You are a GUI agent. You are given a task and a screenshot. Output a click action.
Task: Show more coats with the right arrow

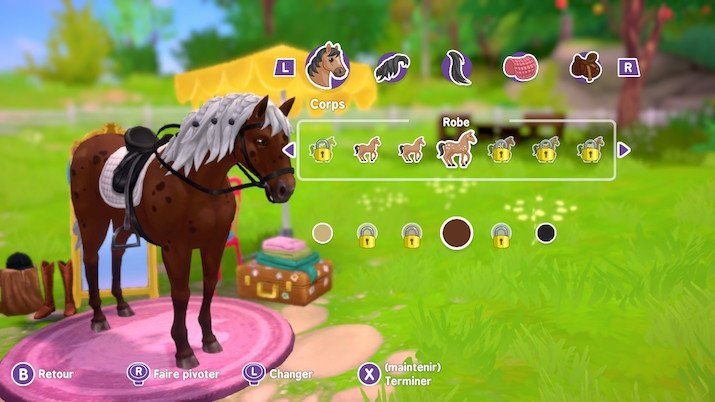[624, 150]
